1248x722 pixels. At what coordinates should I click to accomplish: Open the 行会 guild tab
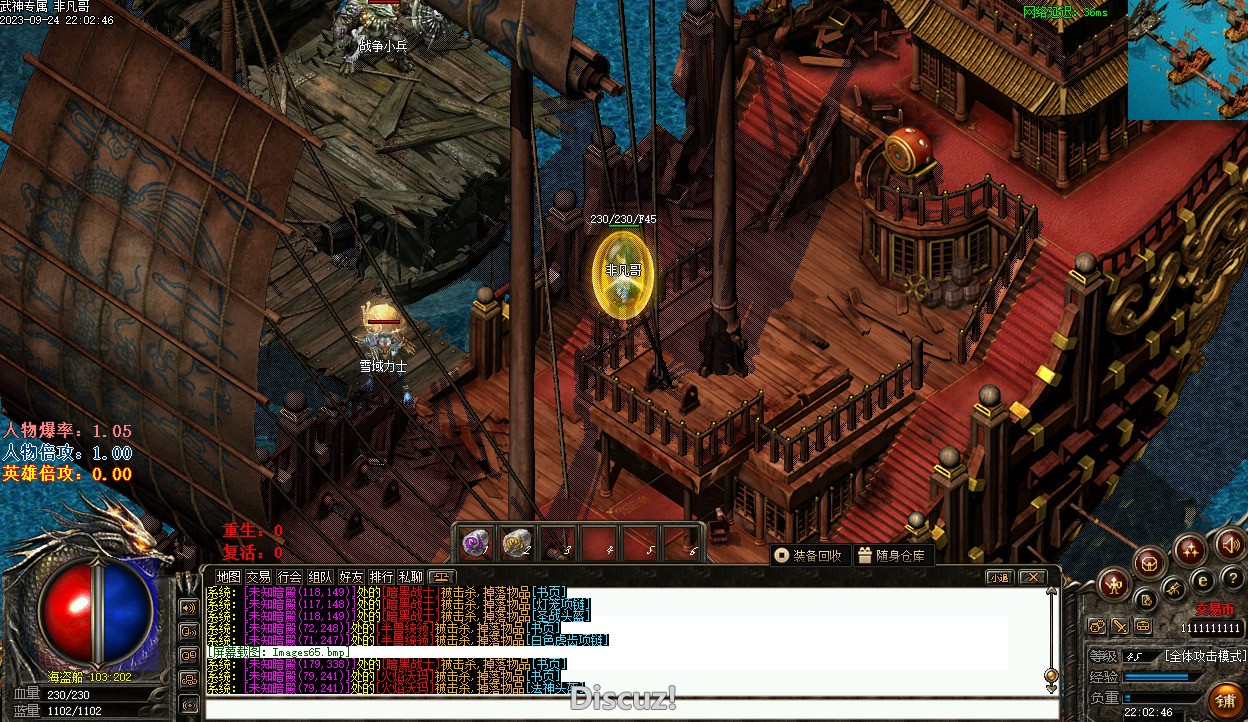(289, 577)
